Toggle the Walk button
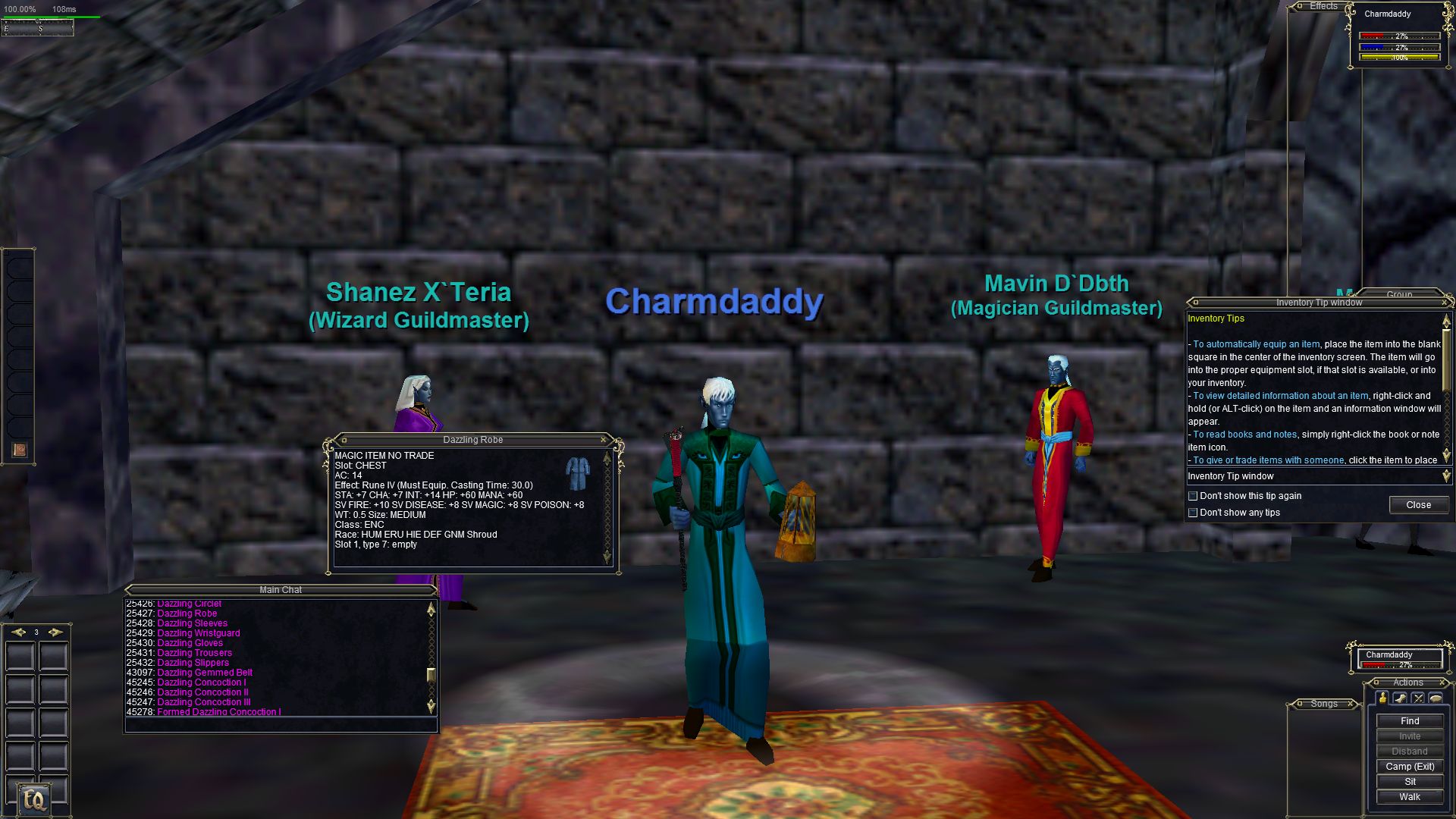 (x=1409, y=797)
